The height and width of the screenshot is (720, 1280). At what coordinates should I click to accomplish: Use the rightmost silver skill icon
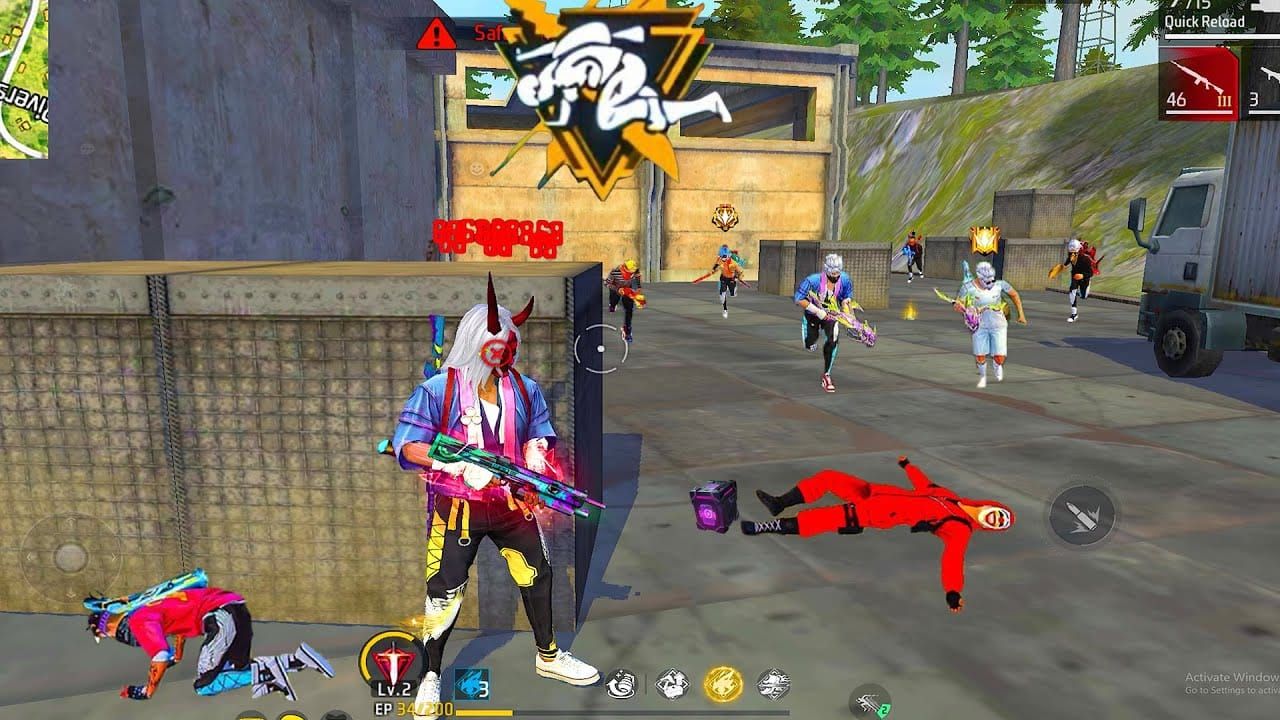click(772, 684)
